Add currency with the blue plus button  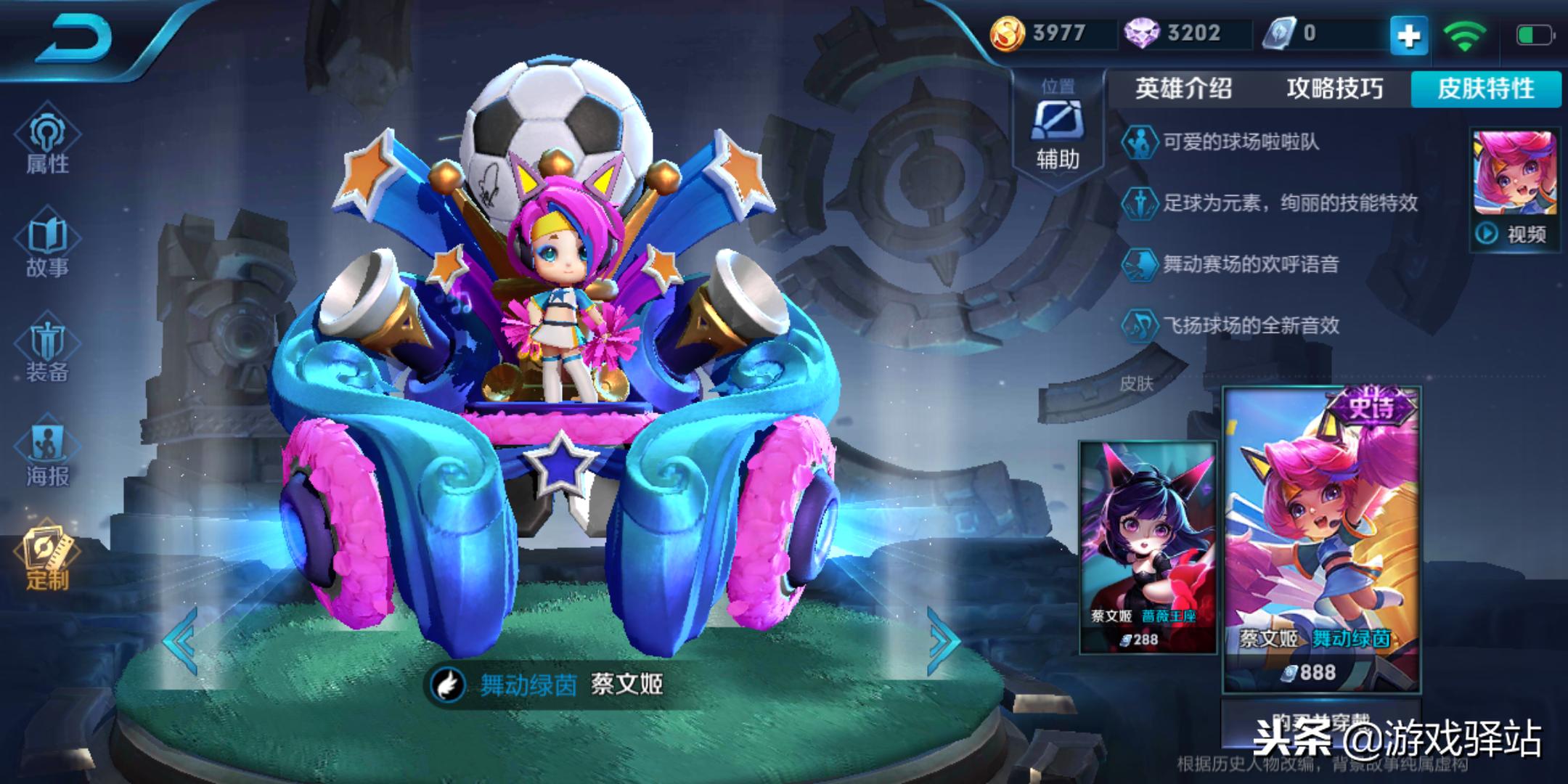[1408, 35]
